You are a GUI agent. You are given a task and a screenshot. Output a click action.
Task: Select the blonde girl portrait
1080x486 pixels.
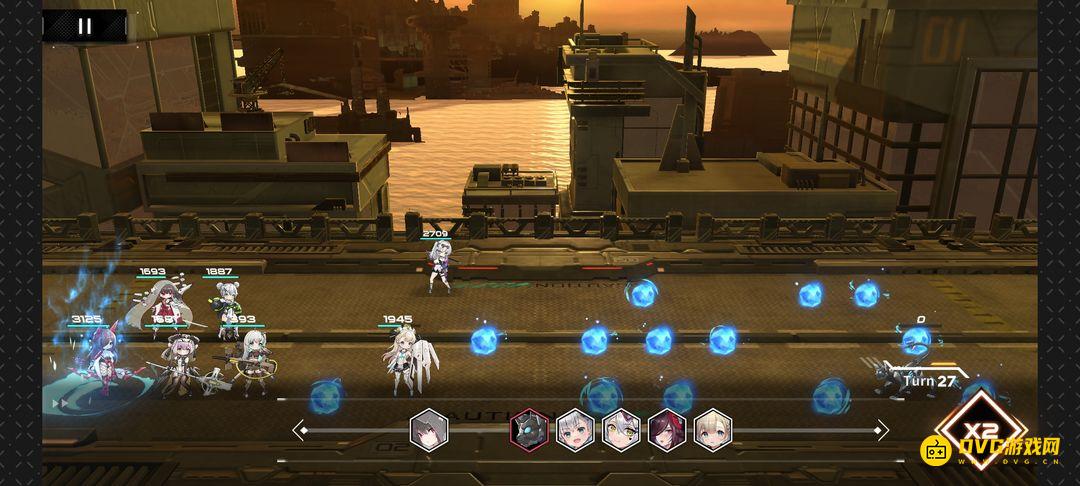[x=713, y=430]
